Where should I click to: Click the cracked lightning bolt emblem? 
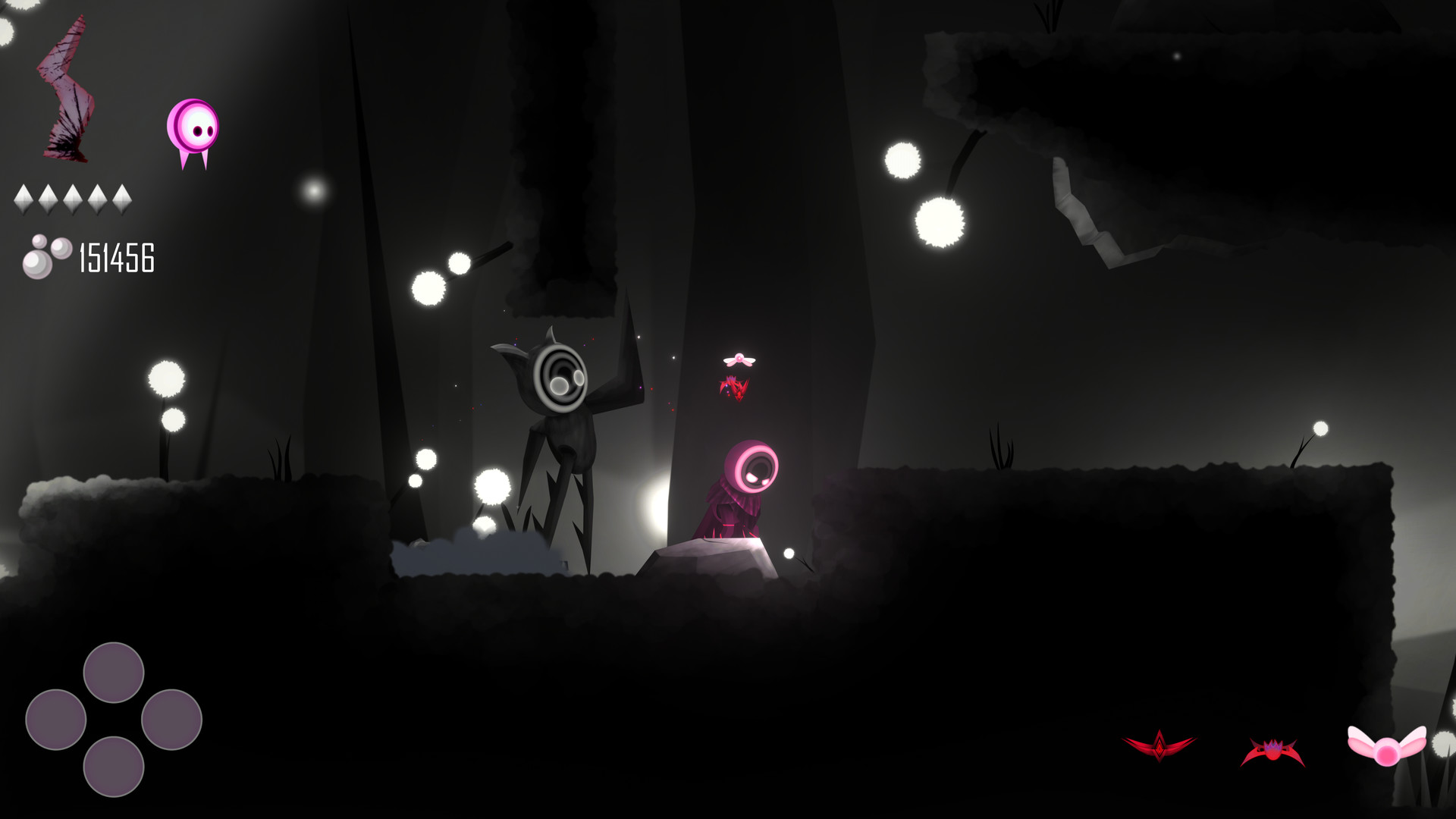[x=64, y=87]
